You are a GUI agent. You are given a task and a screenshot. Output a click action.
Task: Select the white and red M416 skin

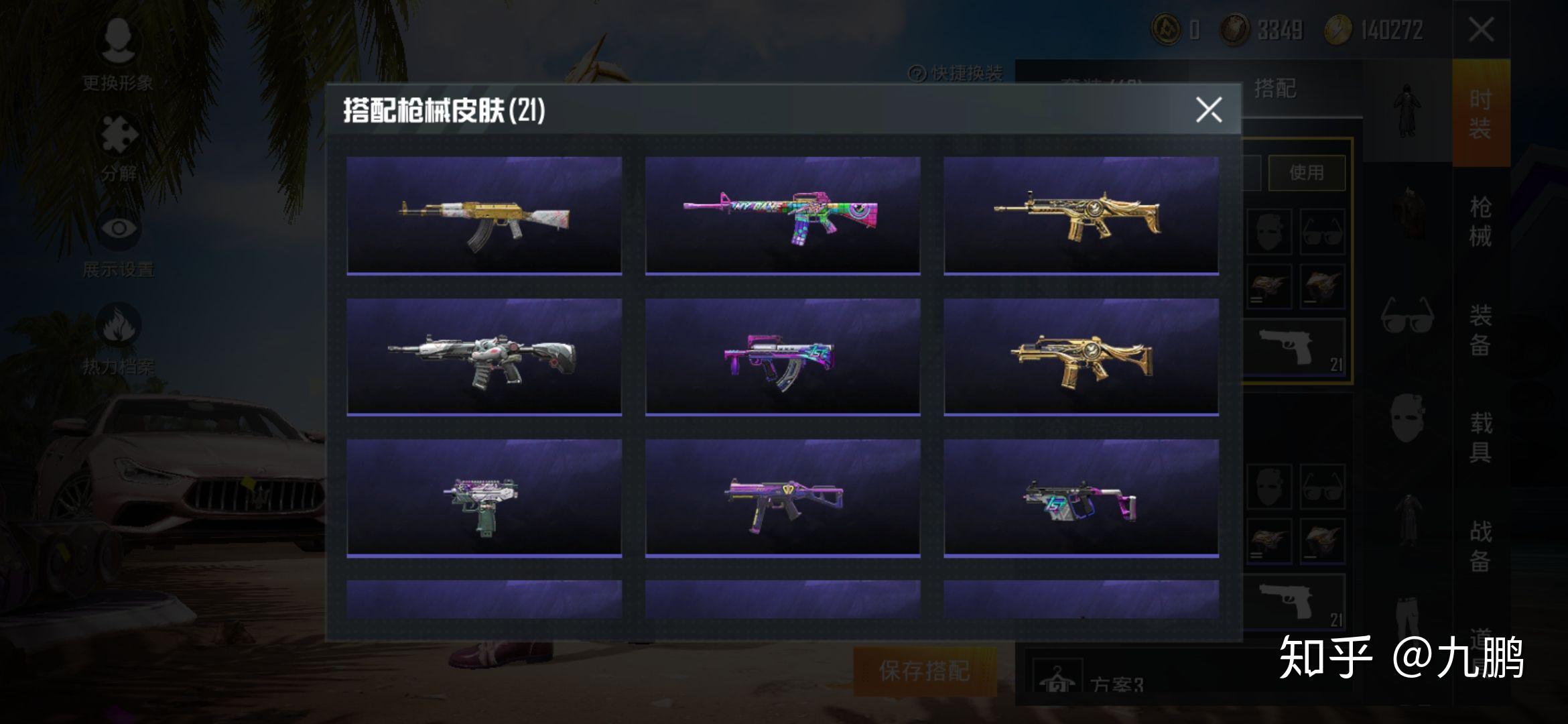tap(484, 357)
